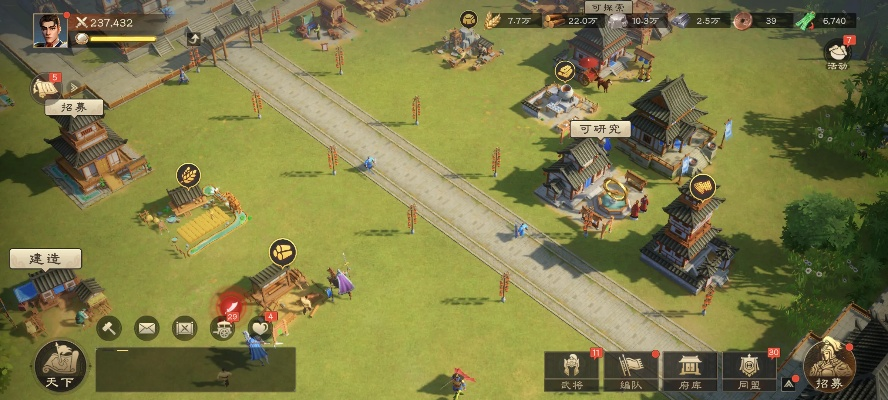Viewport: 888px width, 400px height.
Task: Tap the 建造 build label
Action: click(x=45, y=259)
